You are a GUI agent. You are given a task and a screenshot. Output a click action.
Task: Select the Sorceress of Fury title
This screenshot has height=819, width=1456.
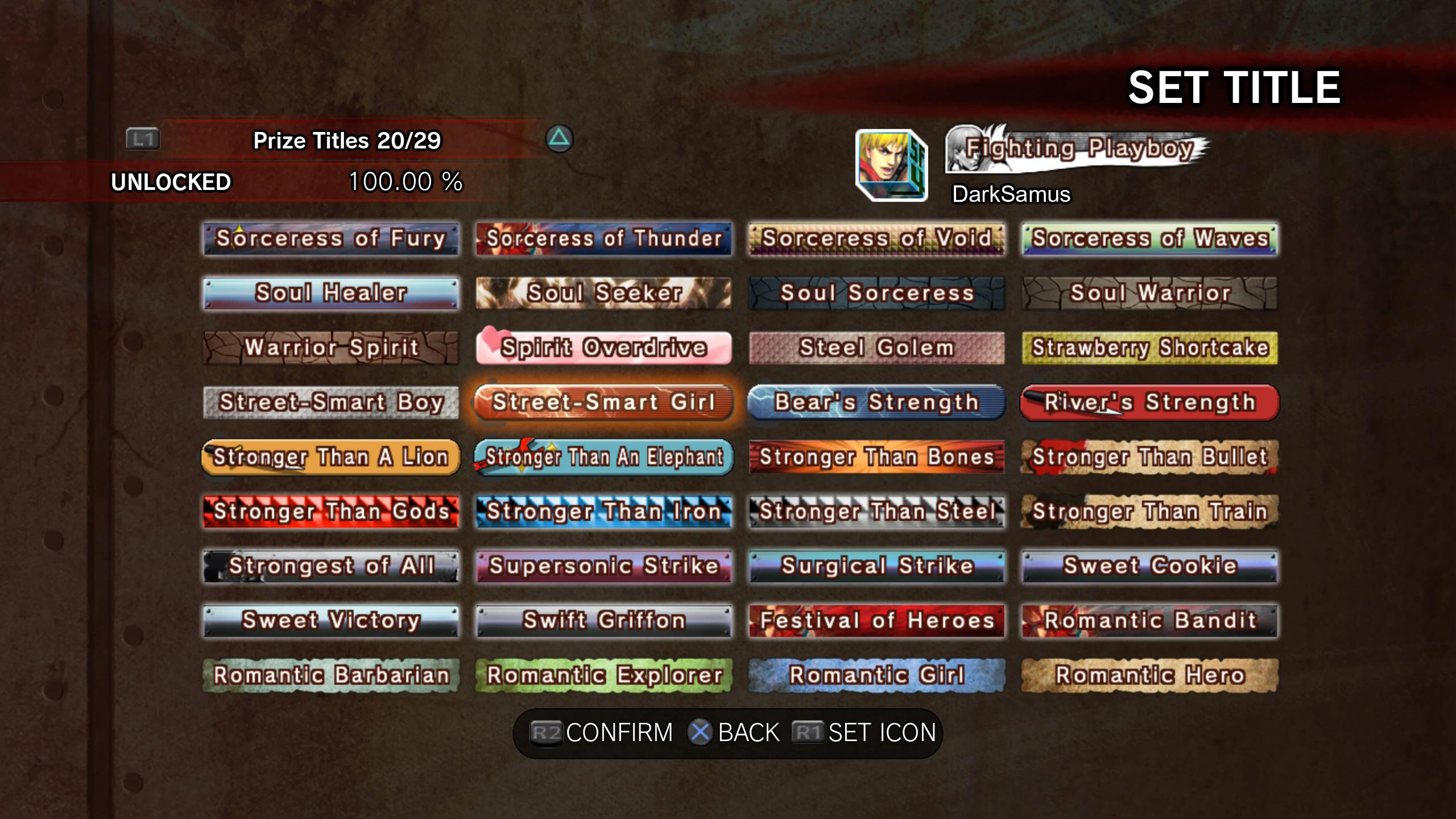coord(330,239)
